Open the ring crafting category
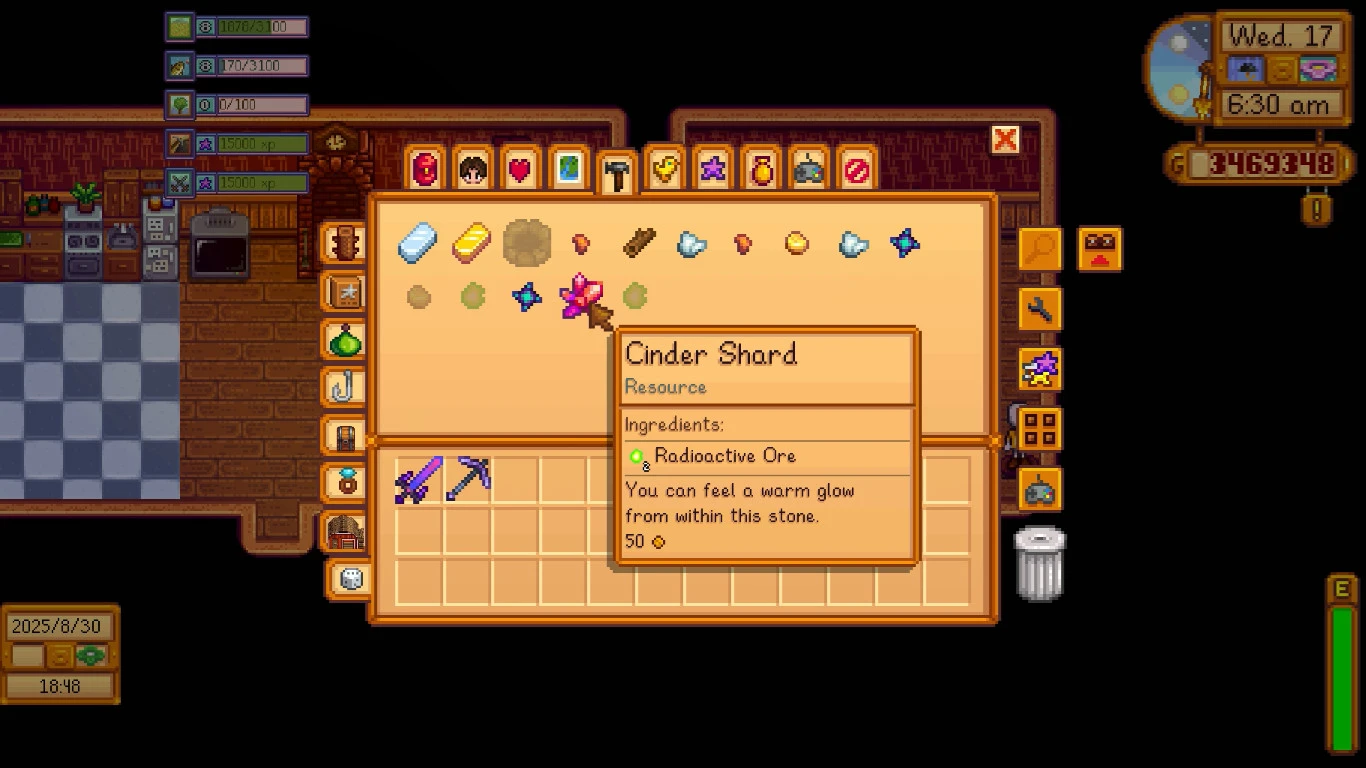The height and width of the screenshot is (768, 1366). (x=344, y=483)
